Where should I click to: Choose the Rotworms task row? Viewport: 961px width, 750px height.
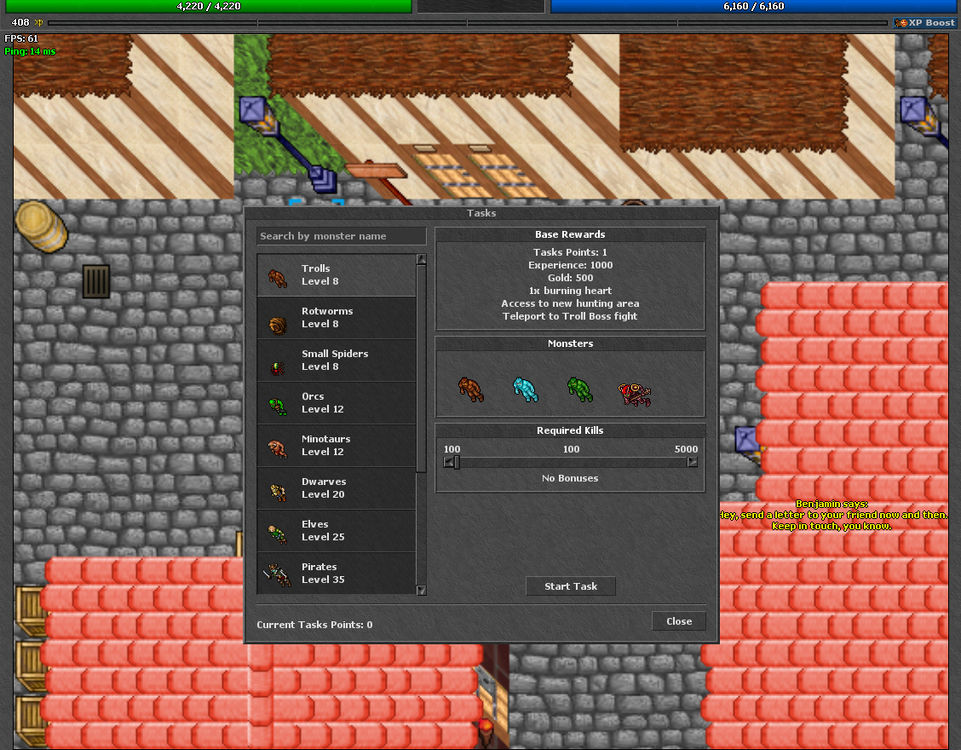click(x=336, y=318)
